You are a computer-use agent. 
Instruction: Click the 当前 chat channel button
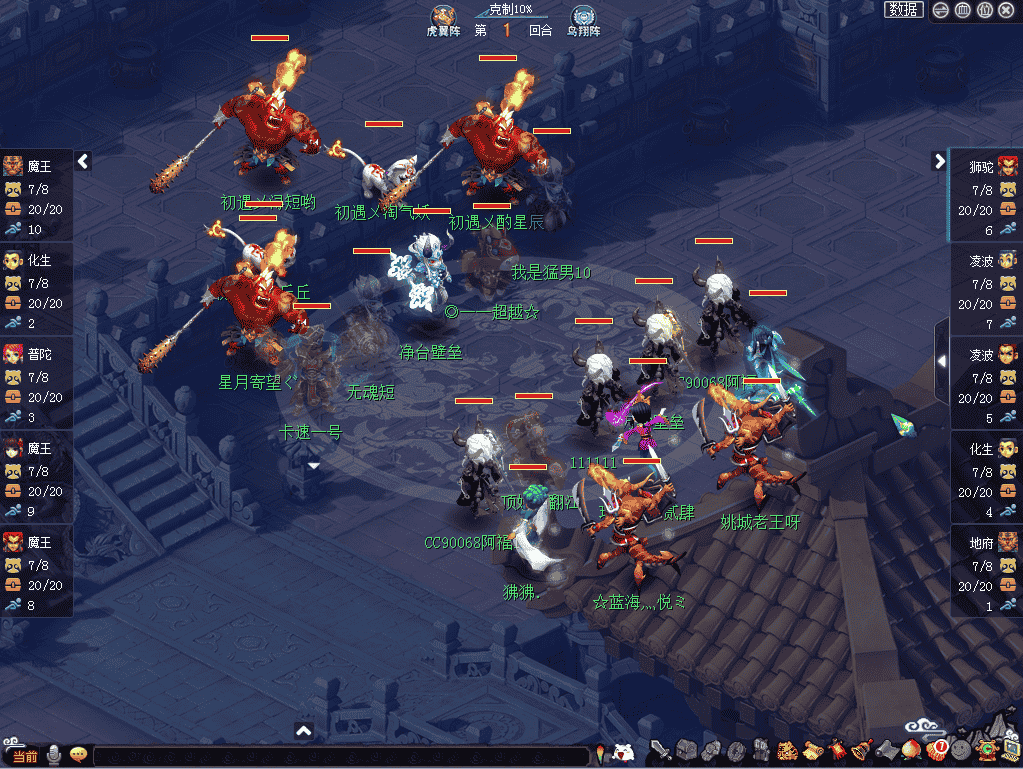point(24,756)
